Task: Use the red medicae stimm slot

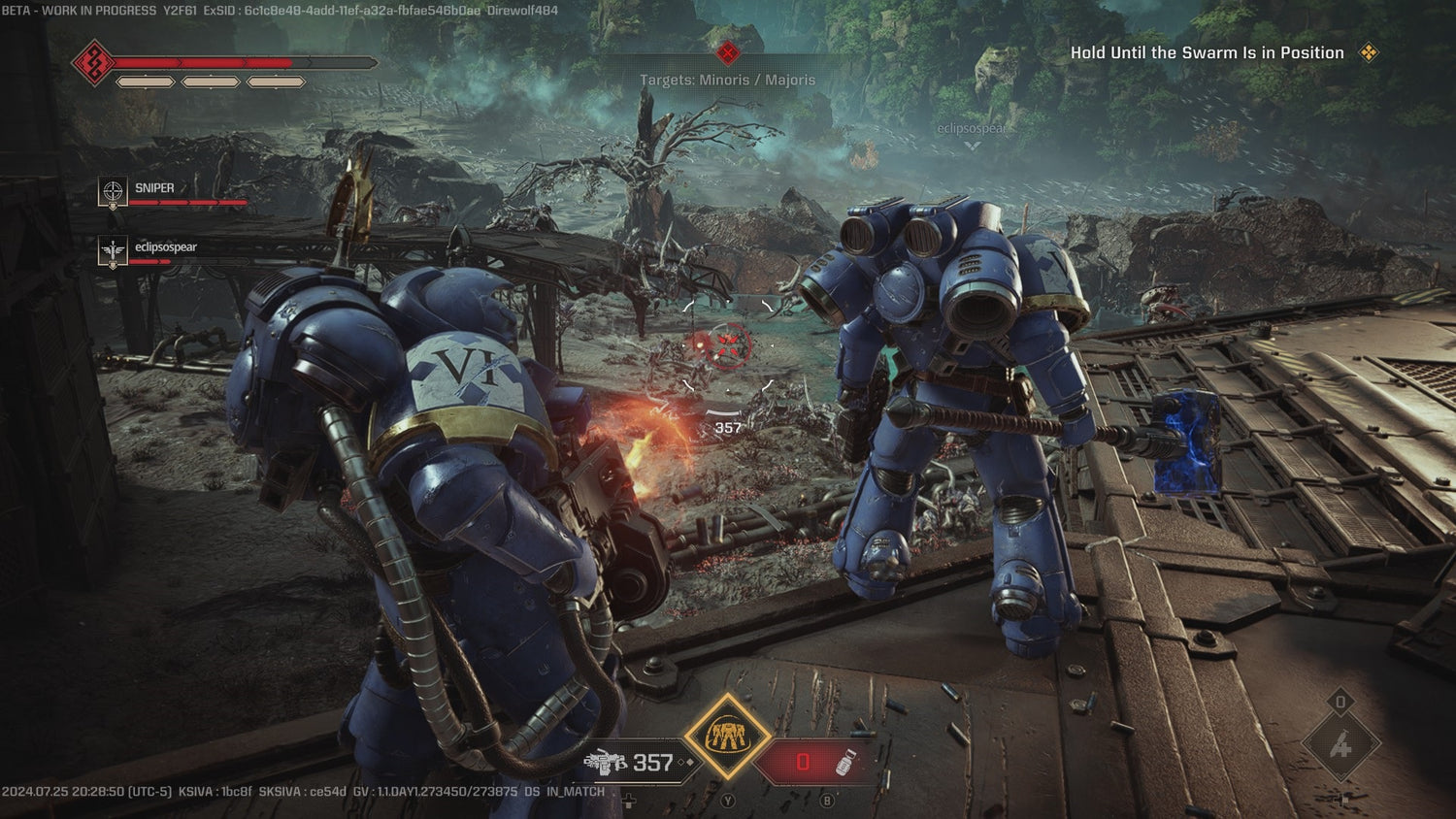Action: pos(813,763)
